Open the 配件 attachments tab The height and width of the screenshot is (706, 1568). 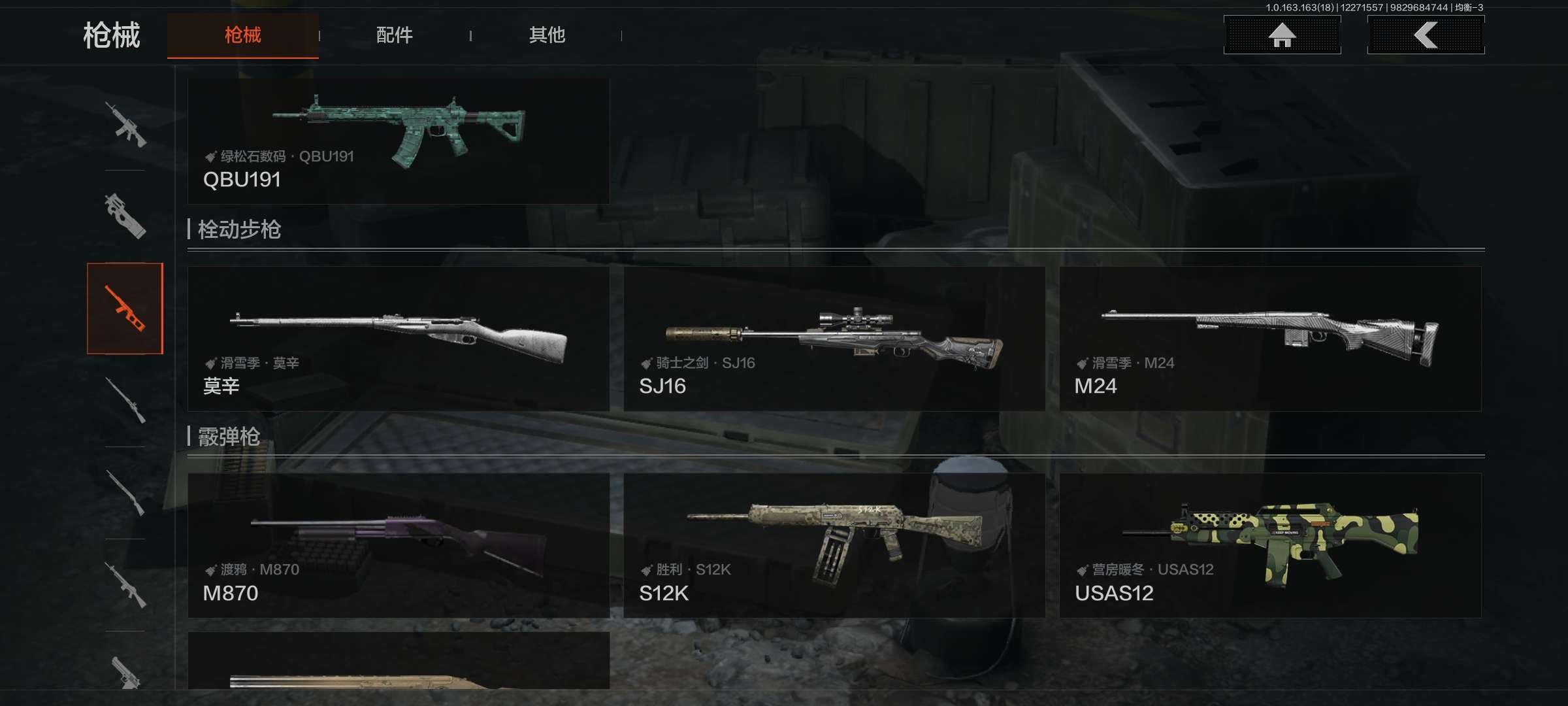coord(394,35)
